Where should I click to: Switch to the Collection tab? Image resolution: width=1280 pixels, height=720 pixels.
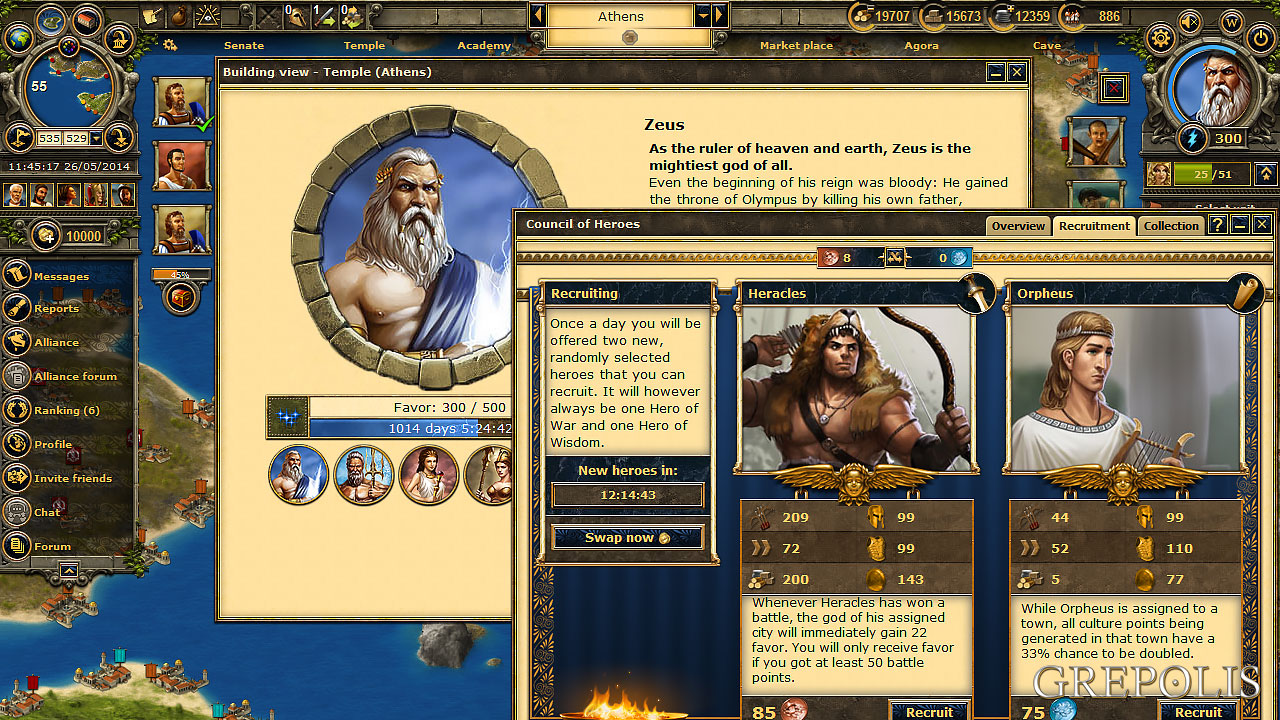[x=1171, y=226]
